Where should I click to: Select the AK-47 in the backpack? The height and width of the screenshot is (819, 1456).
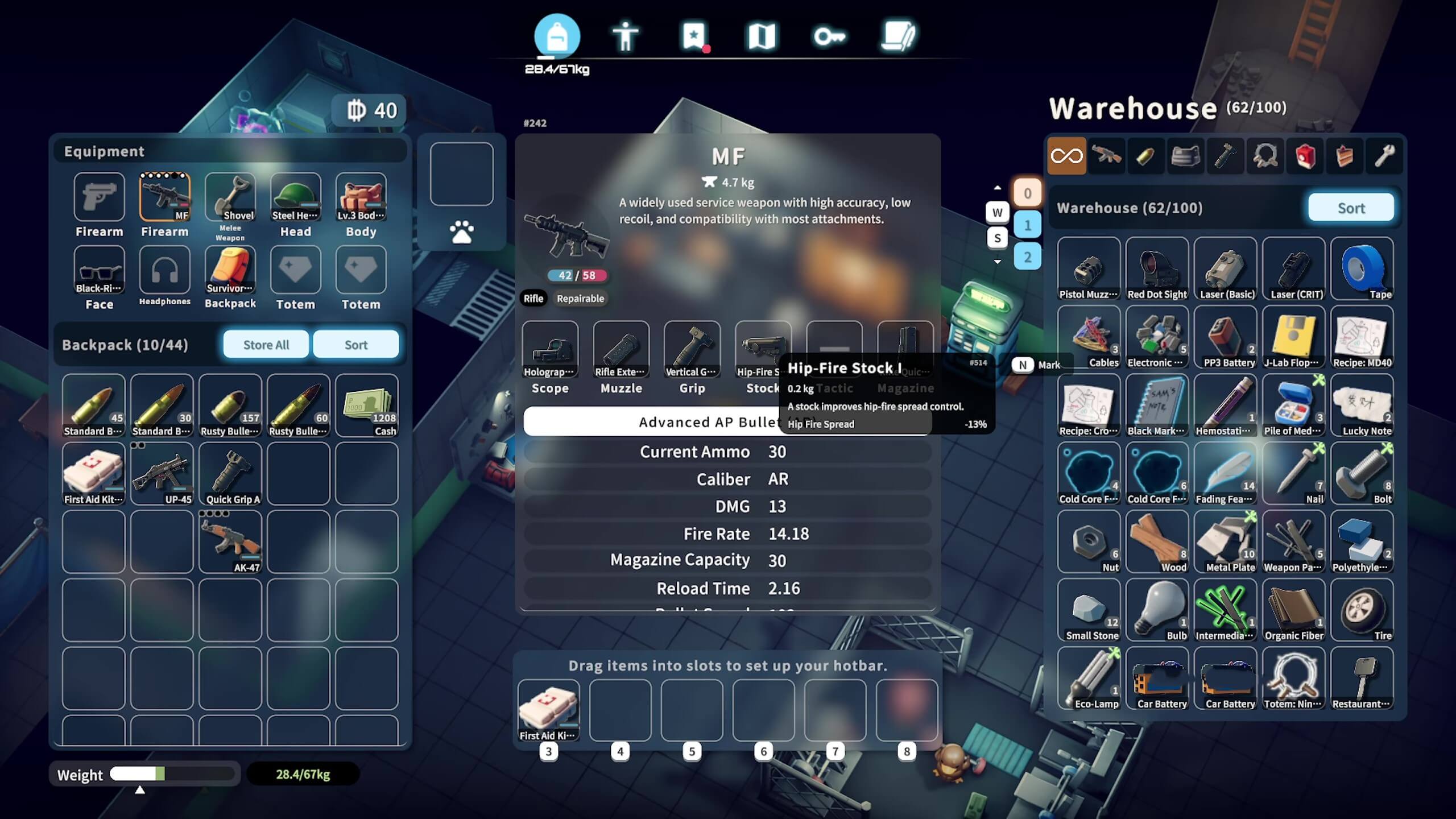tap(230, 541)
